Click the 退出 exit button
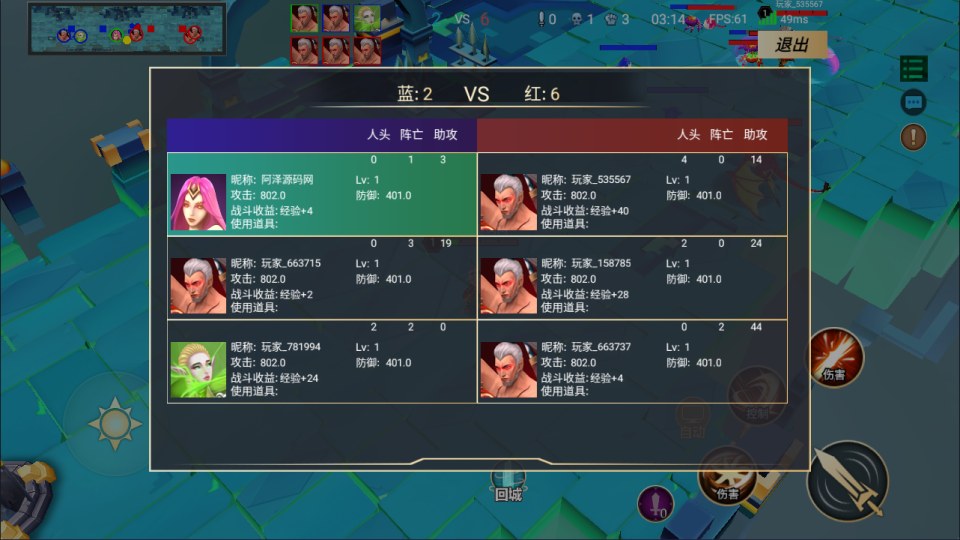Screen dimensions: 960x540 tap(793, 44)
